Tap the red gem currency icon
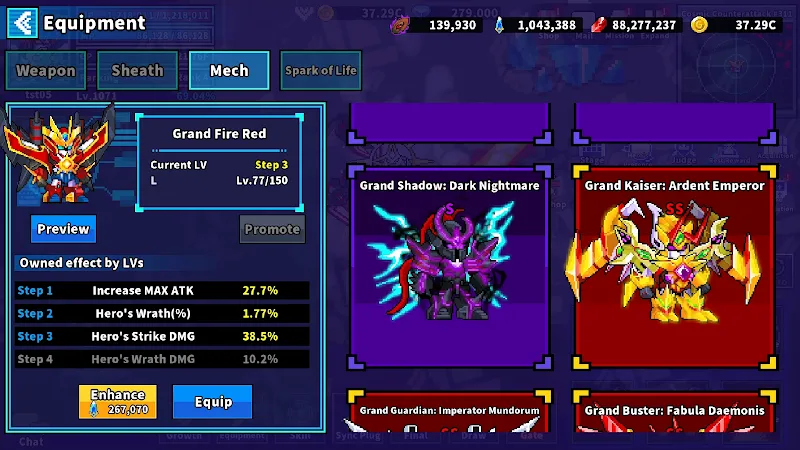Viewport: 800px width, 450px height. [599, 25]
